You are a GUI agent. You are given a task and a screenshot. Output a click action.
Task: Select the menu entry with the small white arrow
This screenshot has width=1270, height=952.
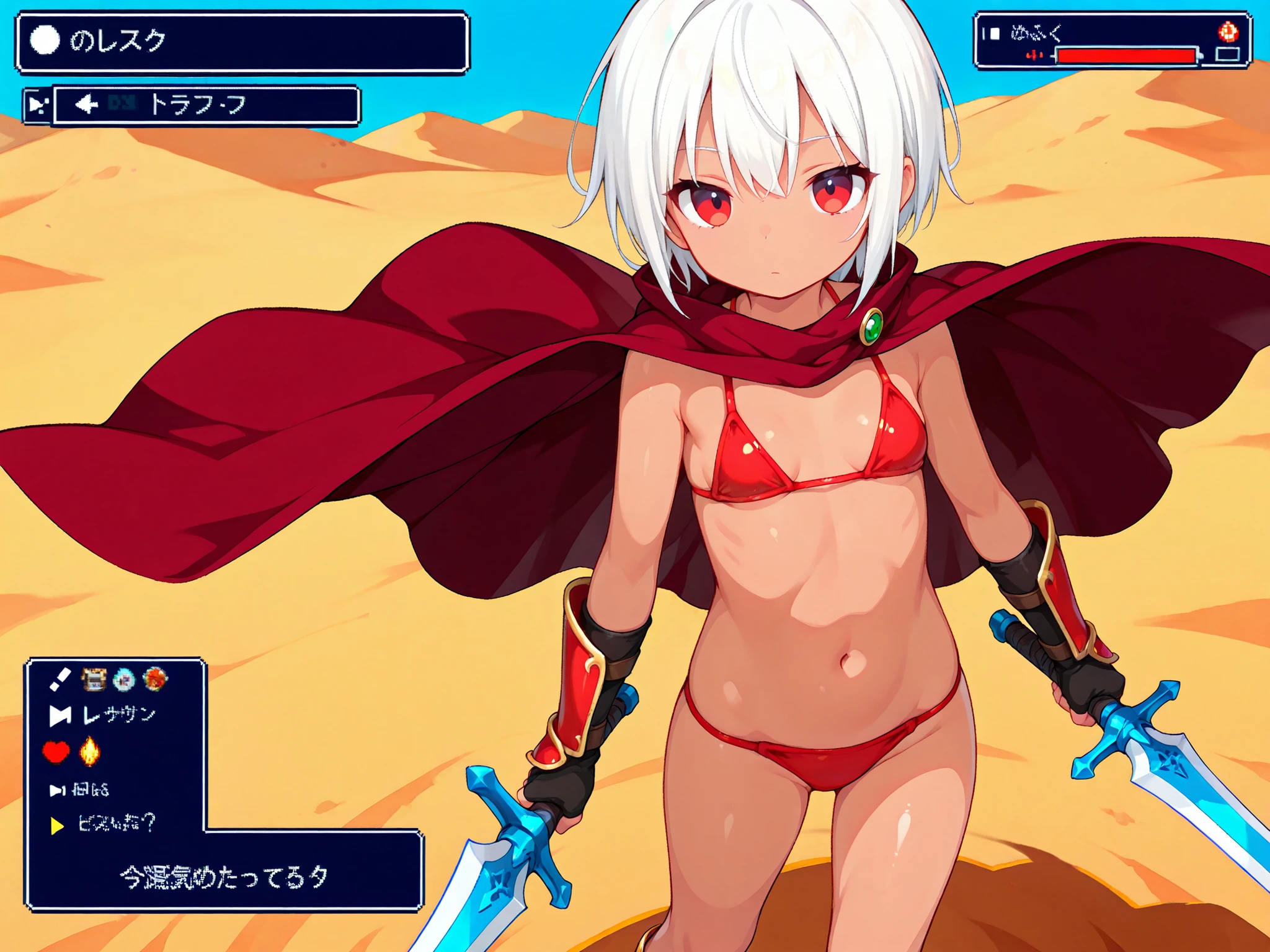(81, 790)
